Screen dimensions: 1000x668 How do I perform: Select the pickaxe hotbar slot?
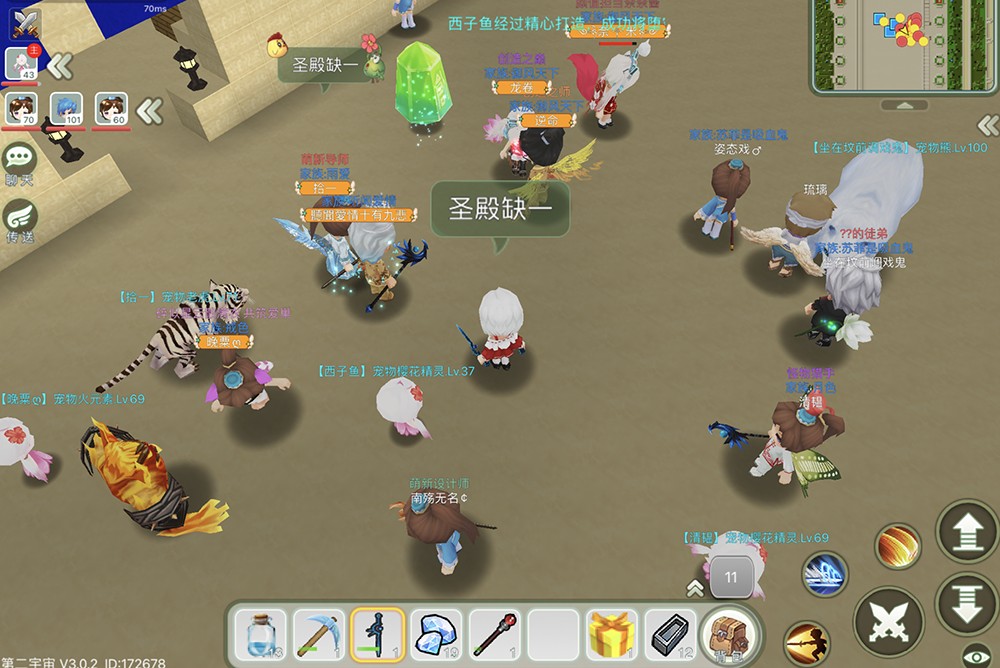(319, 634)
